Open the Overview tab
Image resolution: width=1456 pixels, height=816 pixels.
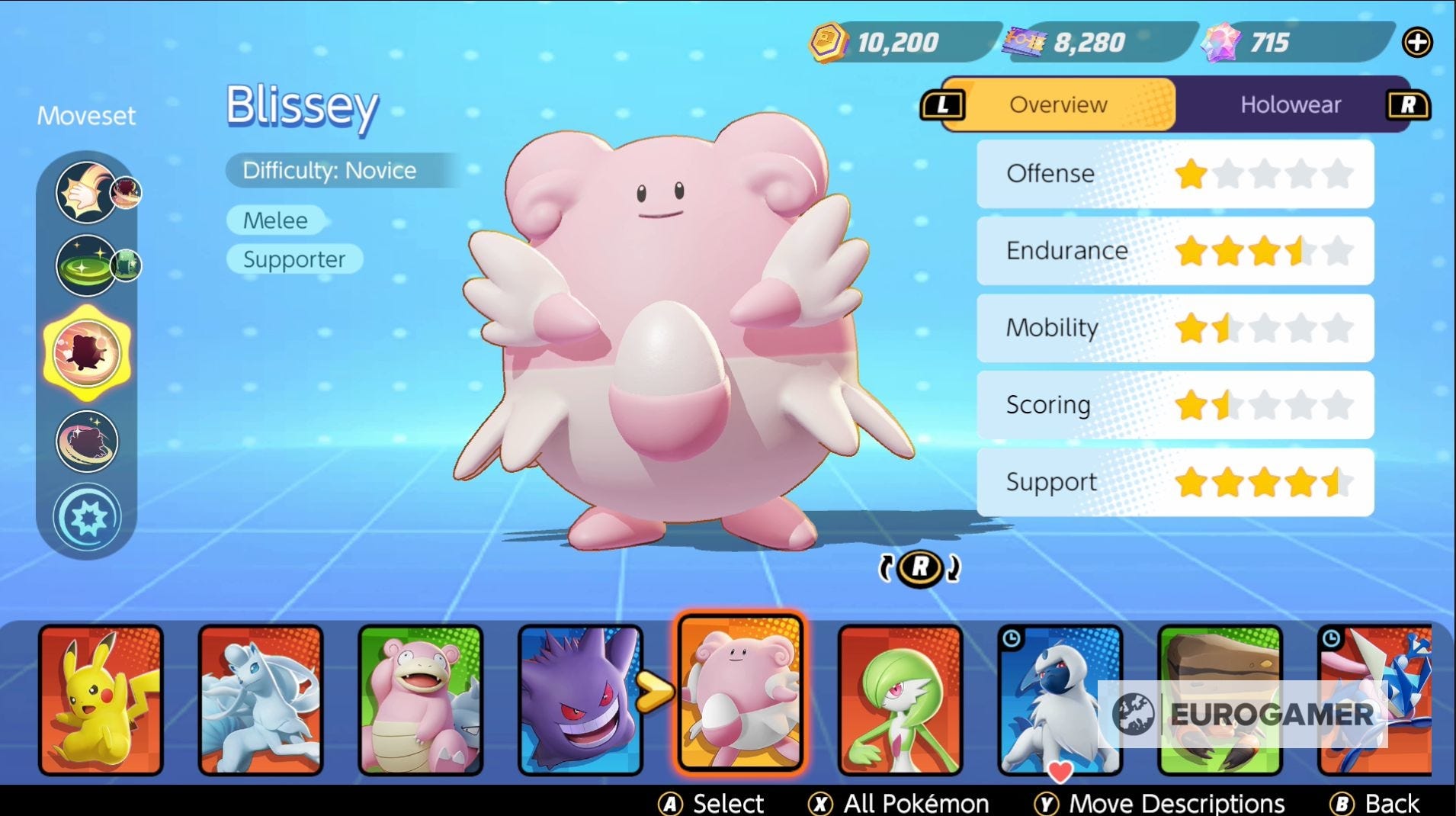1058,104
